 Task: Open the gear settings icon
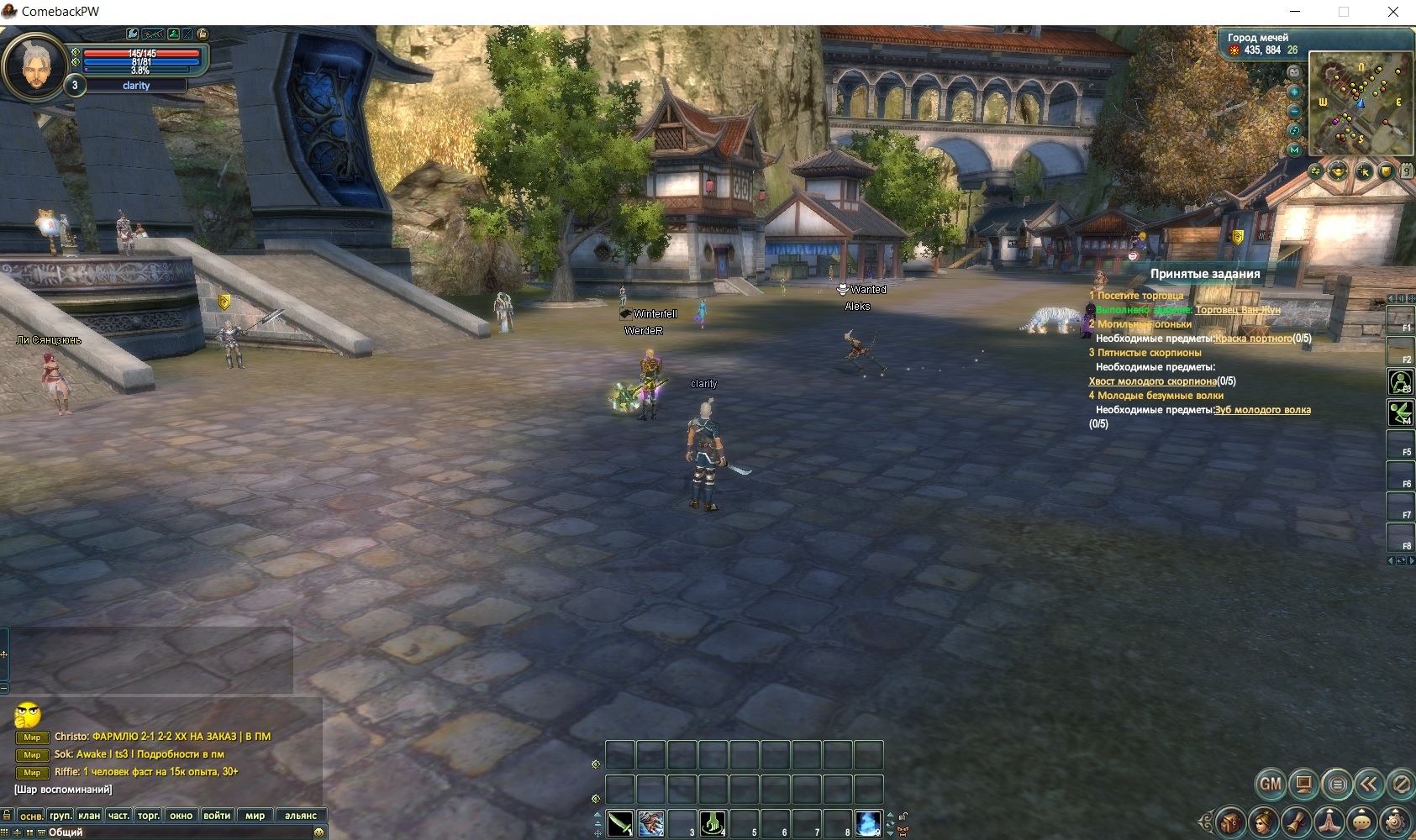point(1395,822)
